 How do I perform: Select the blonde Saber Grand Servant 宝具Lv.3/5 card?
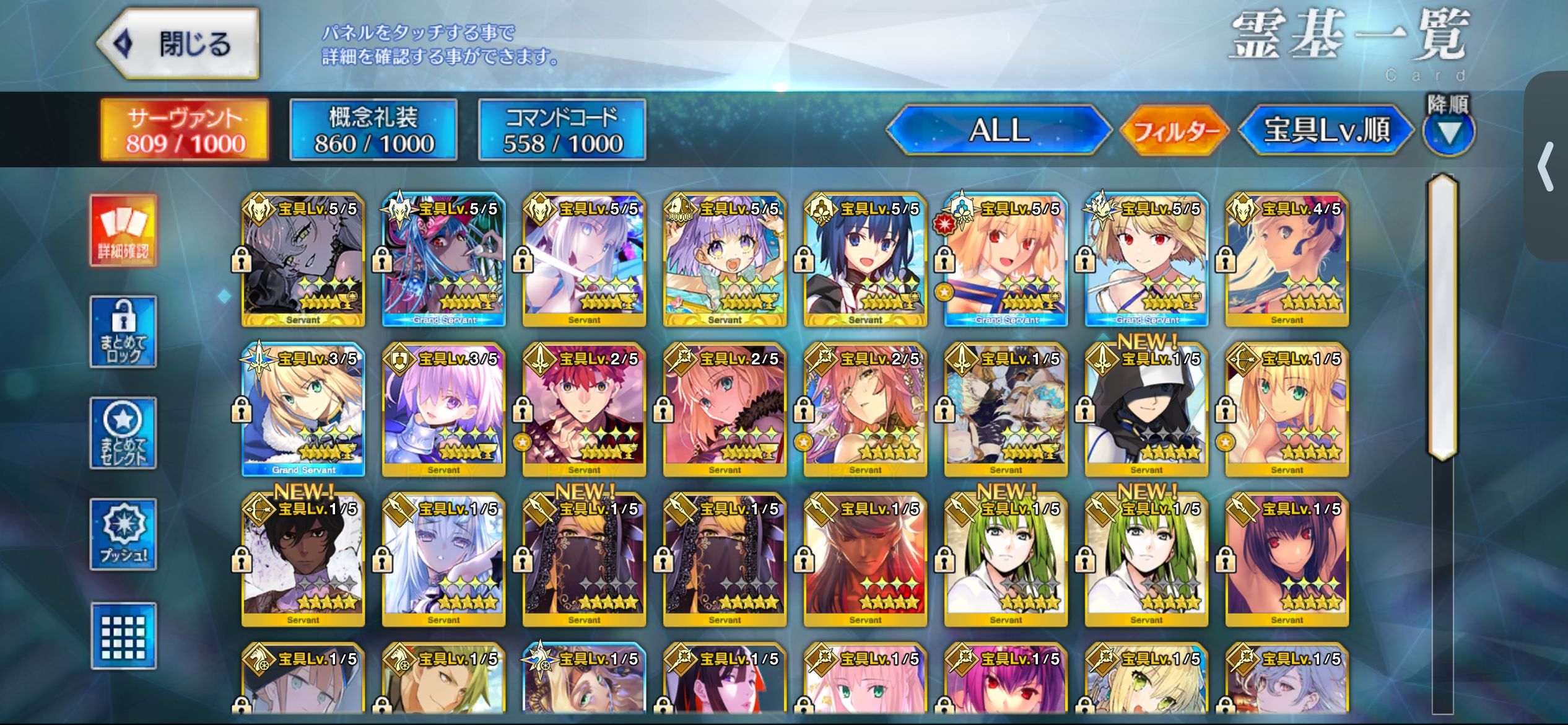[303, 410]
